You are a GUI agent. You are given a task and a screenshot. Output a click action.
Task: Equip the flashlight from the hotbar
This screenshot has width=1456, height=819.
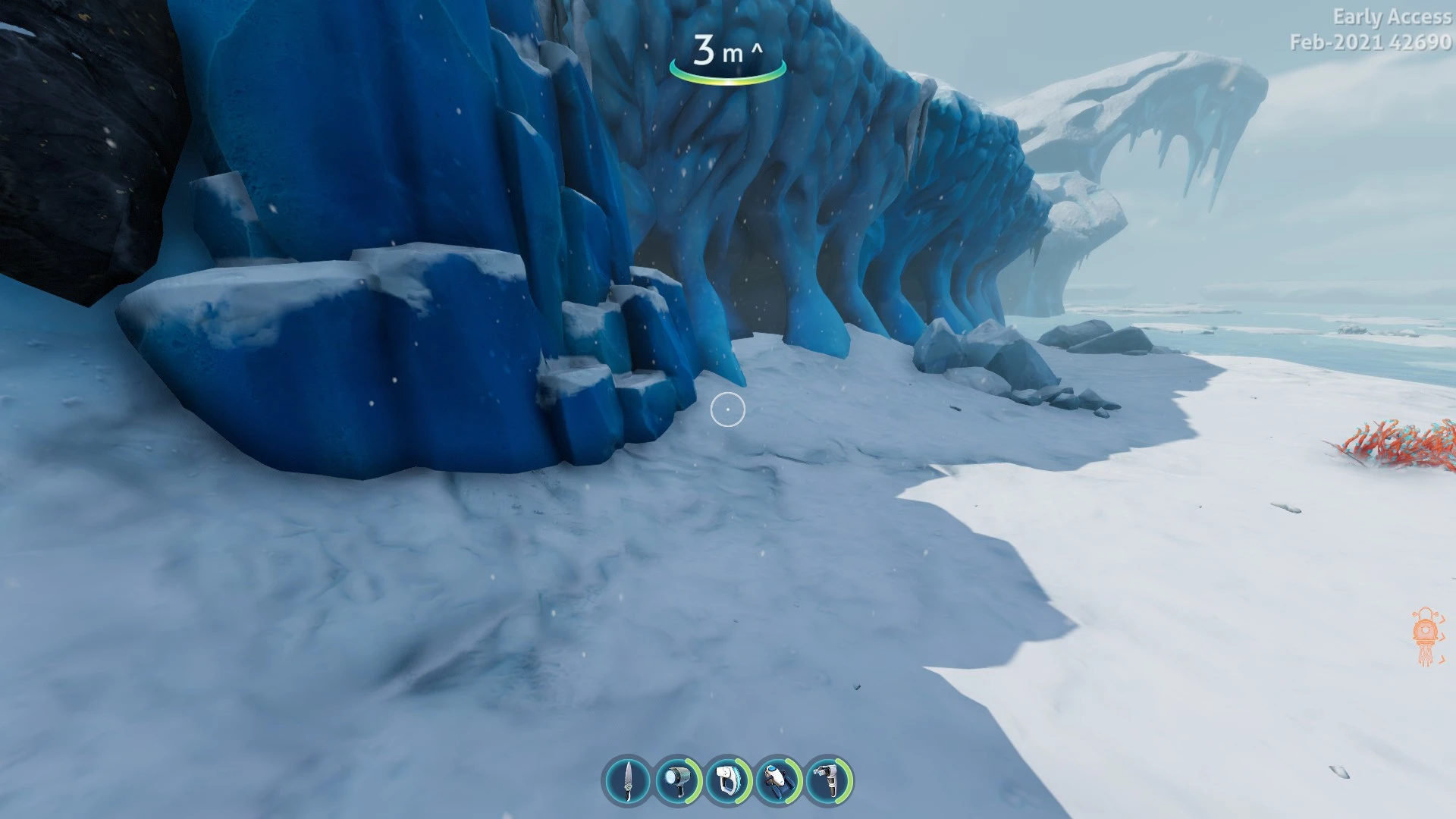677,780
